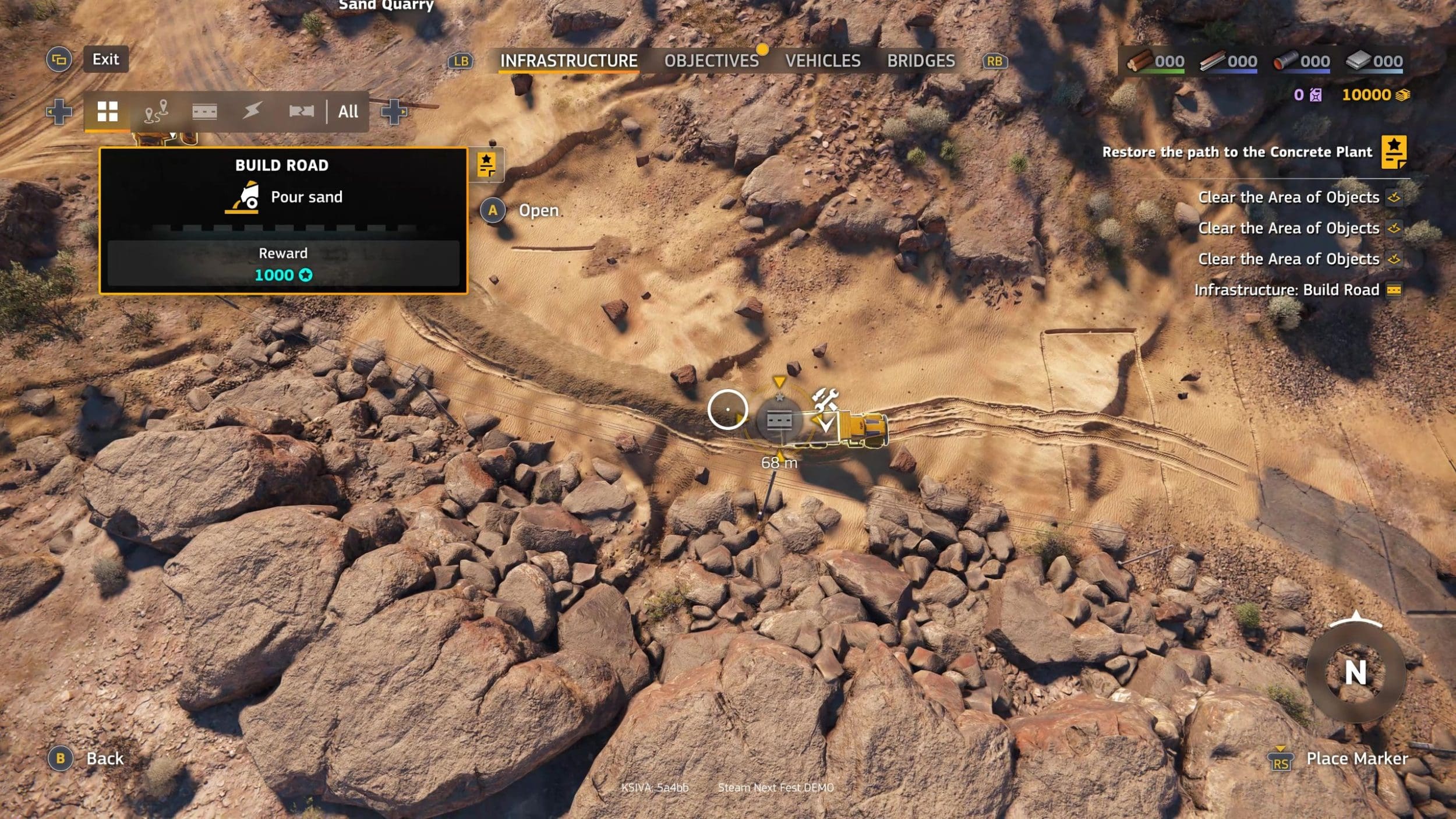Click the Build Road info panel
The width and height of the screenshot is (1456, 819).
pyautogui.click(x=283, y=221)
